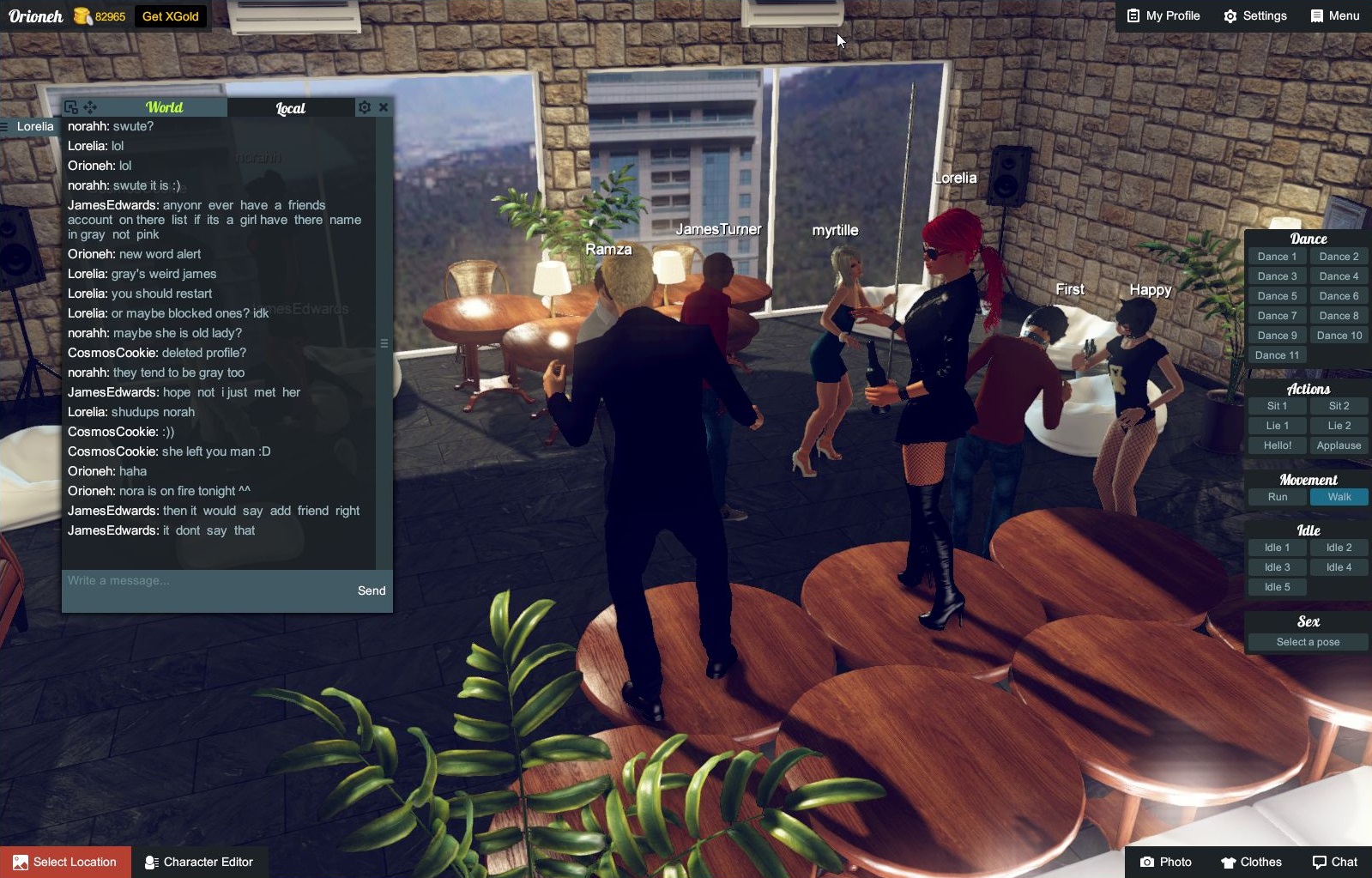Expand the Select a pose dropdown
The height and width of the screenshot is (878, 1372).
(x=1307, y=641)
